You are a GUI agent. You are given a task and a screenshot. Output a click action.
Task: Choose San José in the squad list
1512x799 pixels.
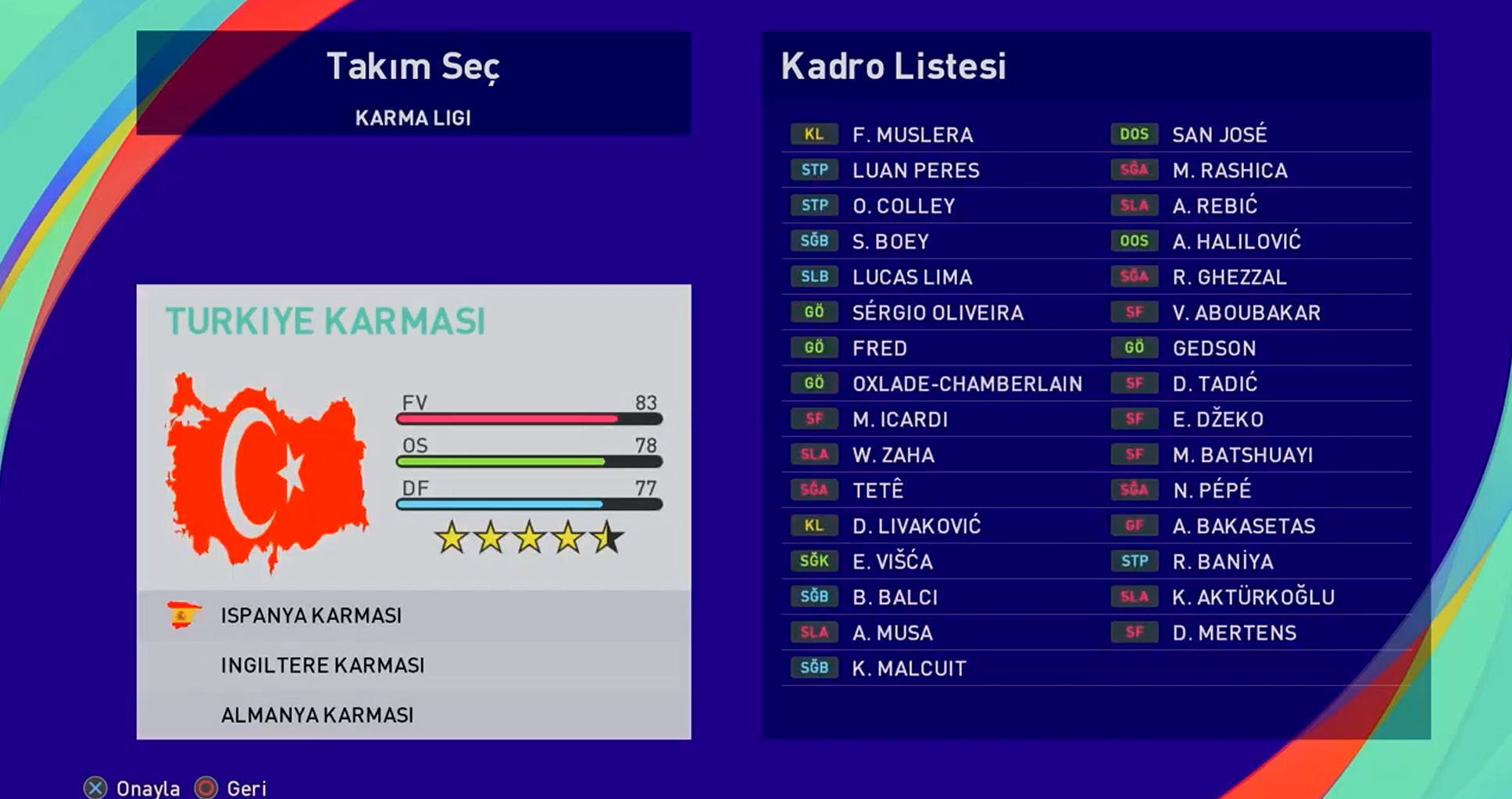click(1219, 135)
